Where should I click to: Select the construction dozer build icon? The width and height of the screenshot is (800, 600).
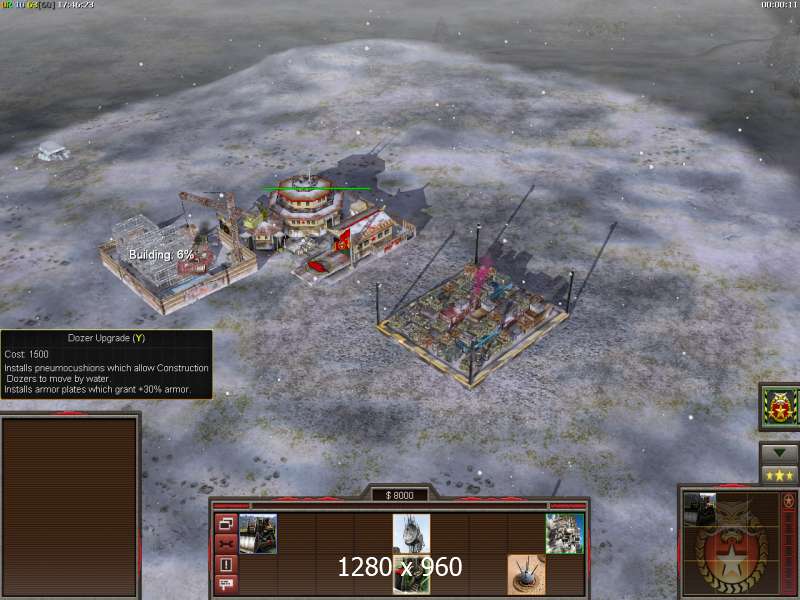[x=258, y=533]
